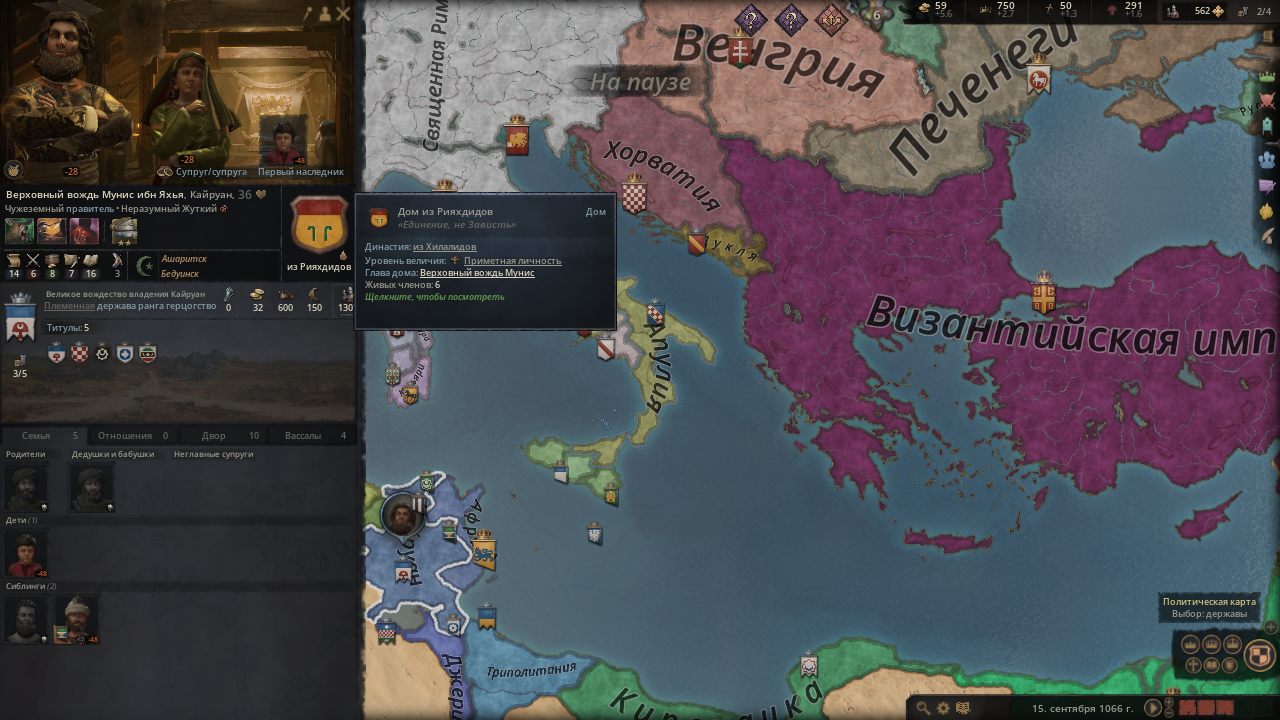Click the gold coins icon in top bar
1280x720 pixels.
(x=925, y=9)
